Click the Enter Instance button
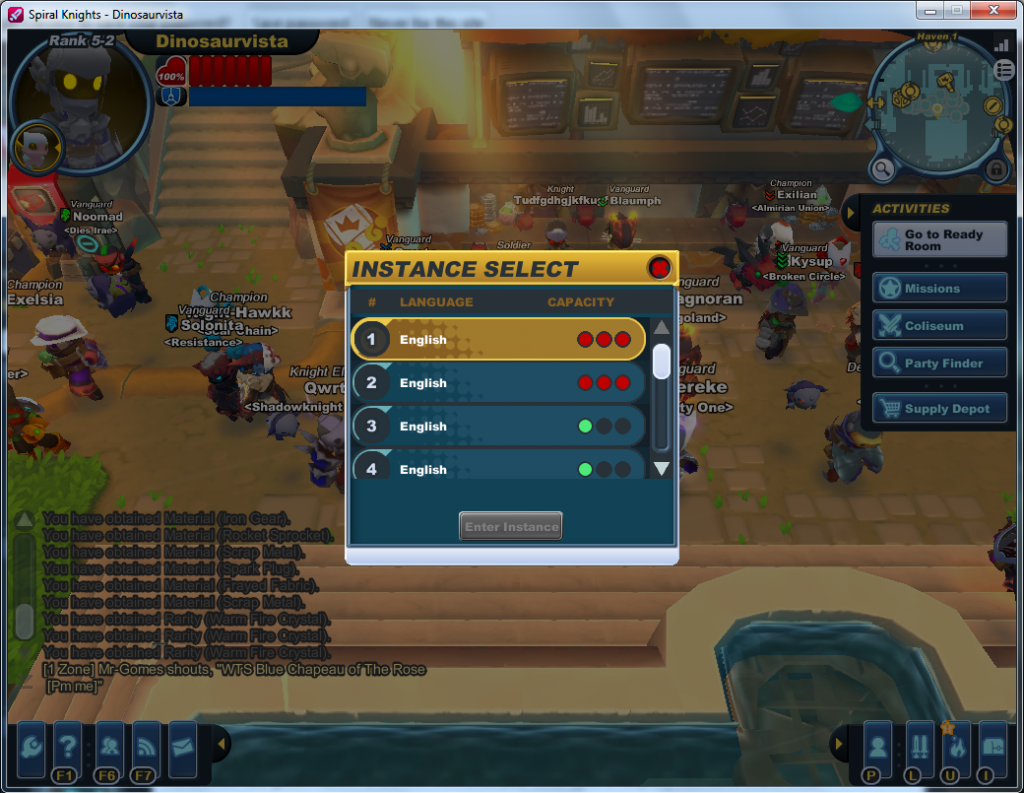This screenshot has height=793, width=1024. point(511,526)
